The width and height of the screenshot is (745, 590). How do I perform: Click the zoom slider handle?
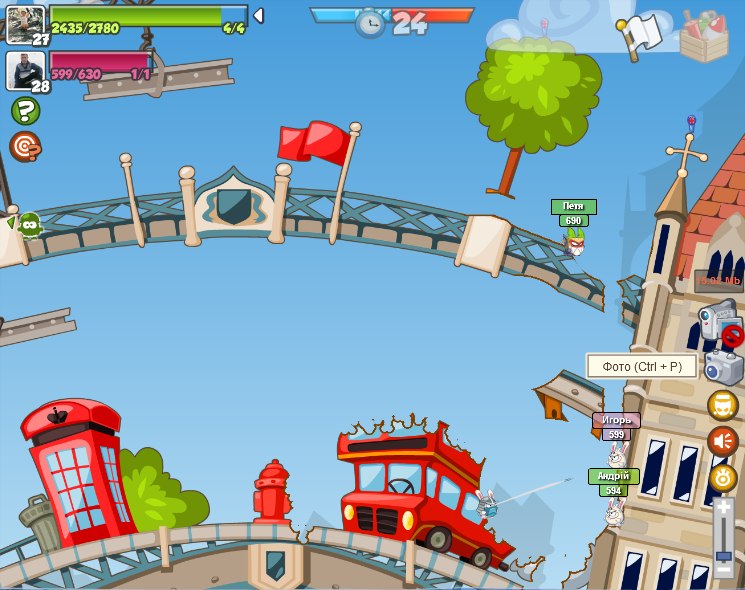tap(723, 556)
